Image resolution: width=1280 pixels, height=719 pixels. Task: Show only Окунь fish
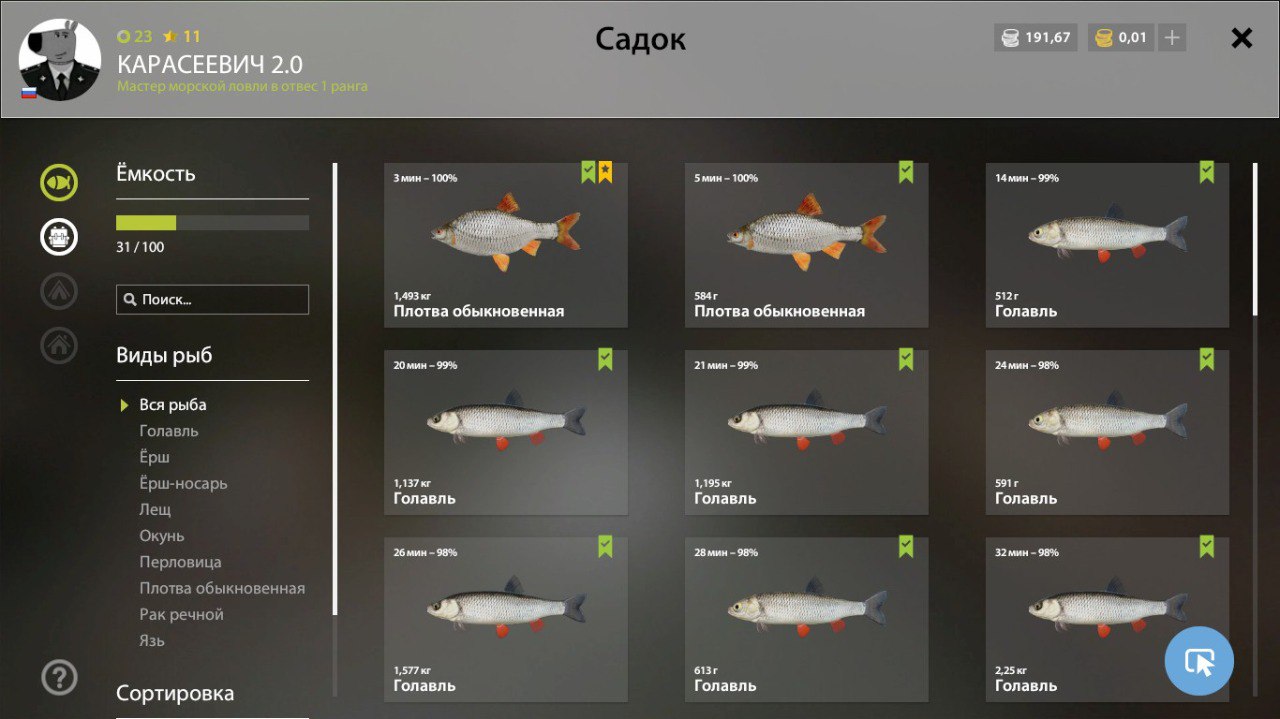(162, 536)
